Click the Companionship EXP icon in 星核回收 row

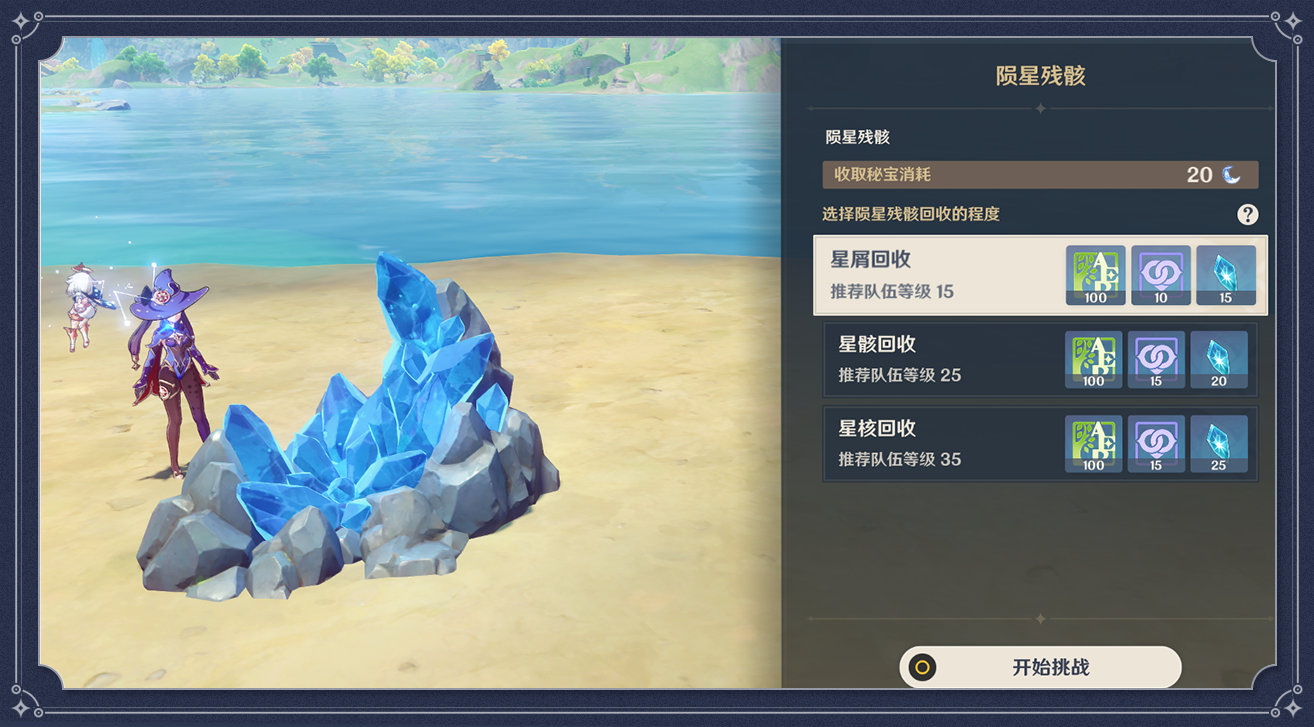[1156, 442]
